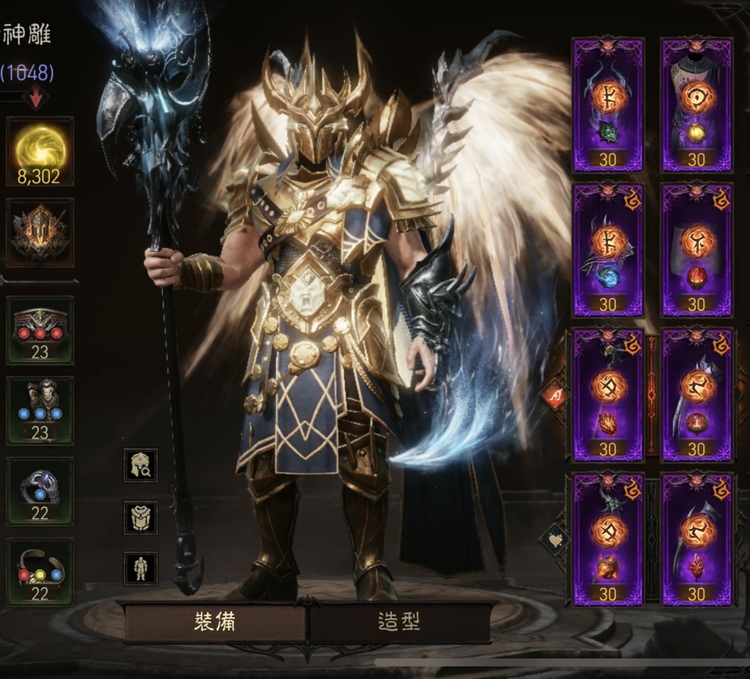
Task: Select the purple card with blue gem
Action: pos(608,249)
